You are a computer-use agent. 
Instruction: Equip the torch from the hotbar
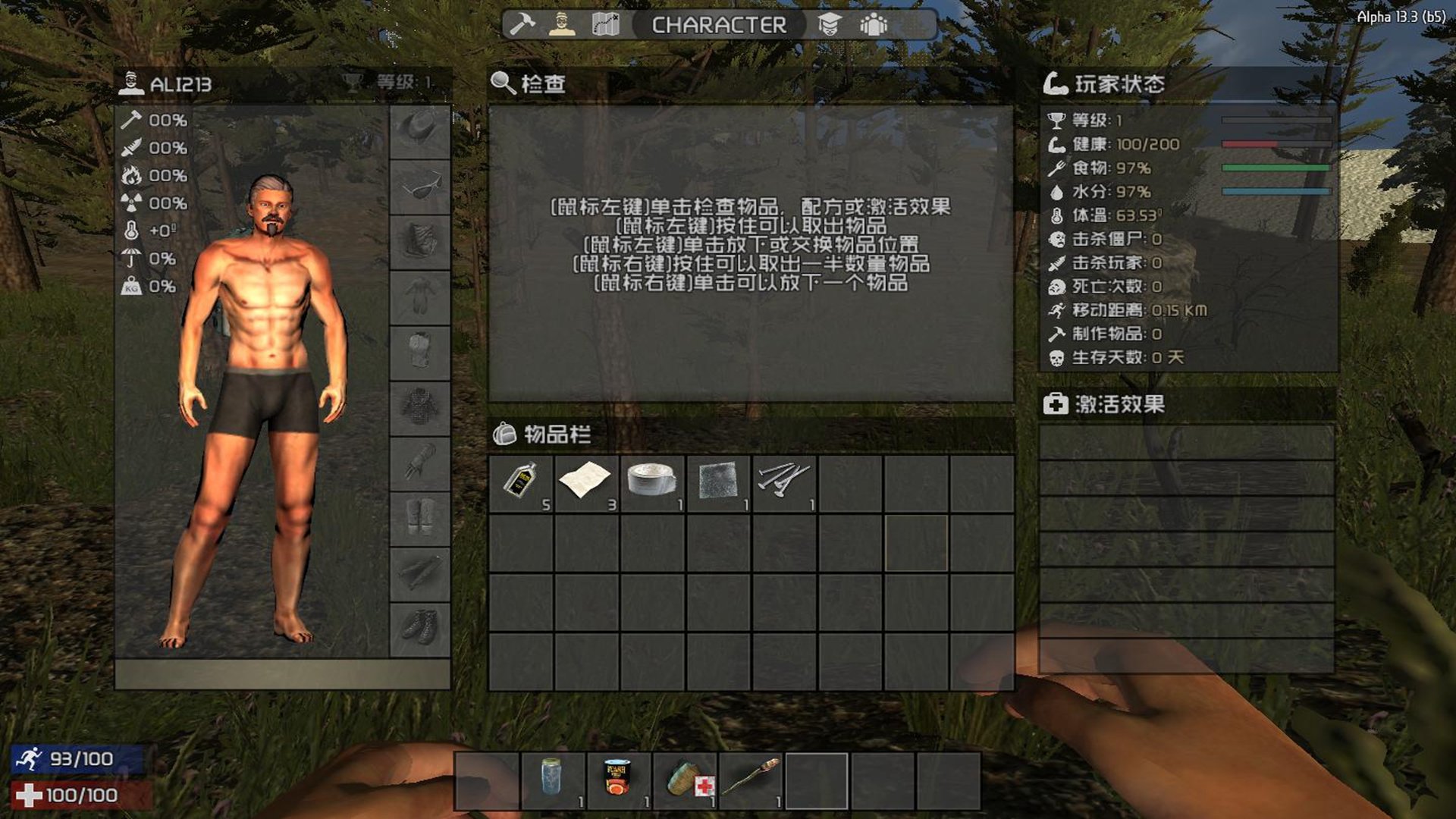coord(751,781)
